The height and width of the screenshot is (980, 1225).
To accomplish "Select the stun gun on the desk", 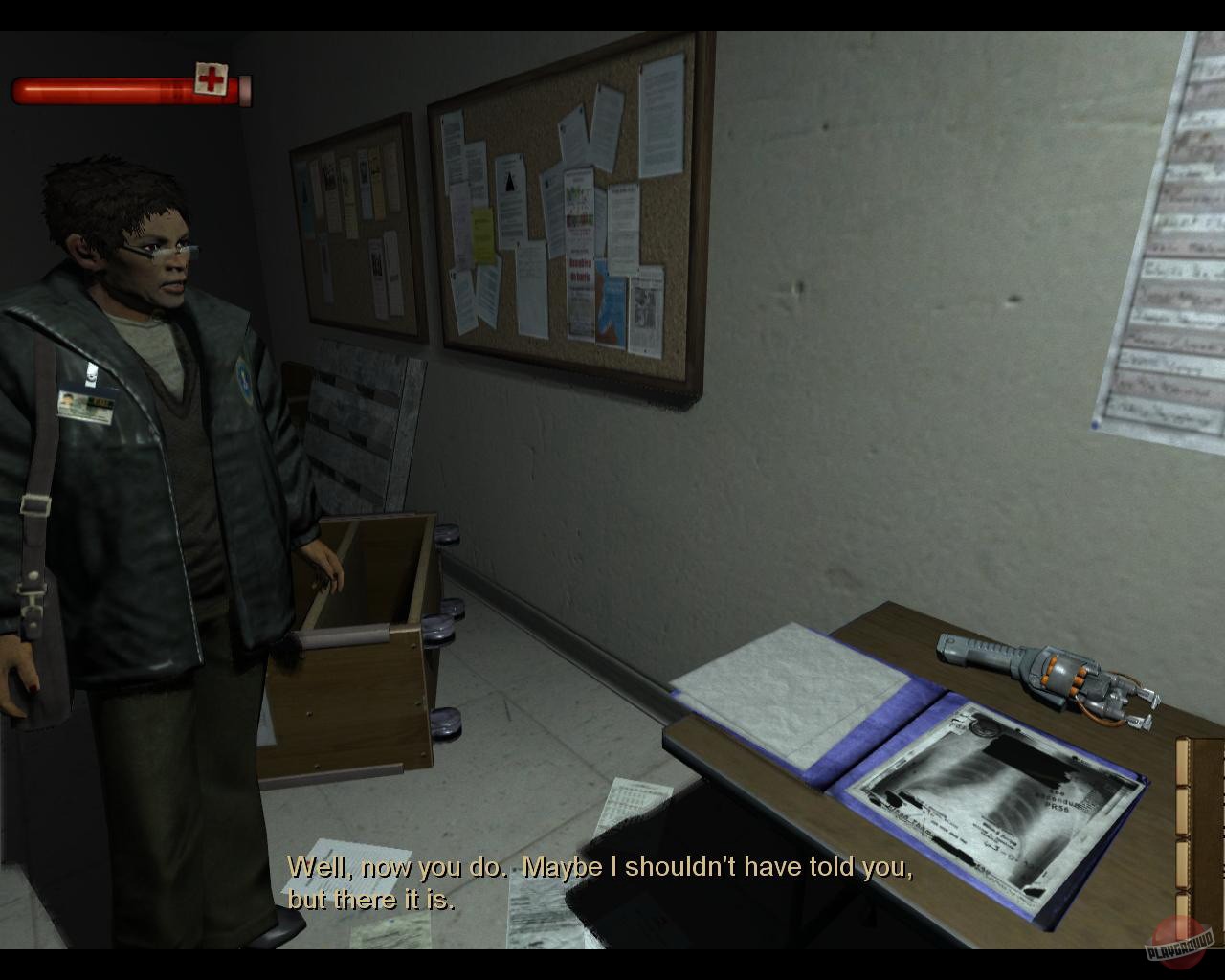I will [1043, 675].
